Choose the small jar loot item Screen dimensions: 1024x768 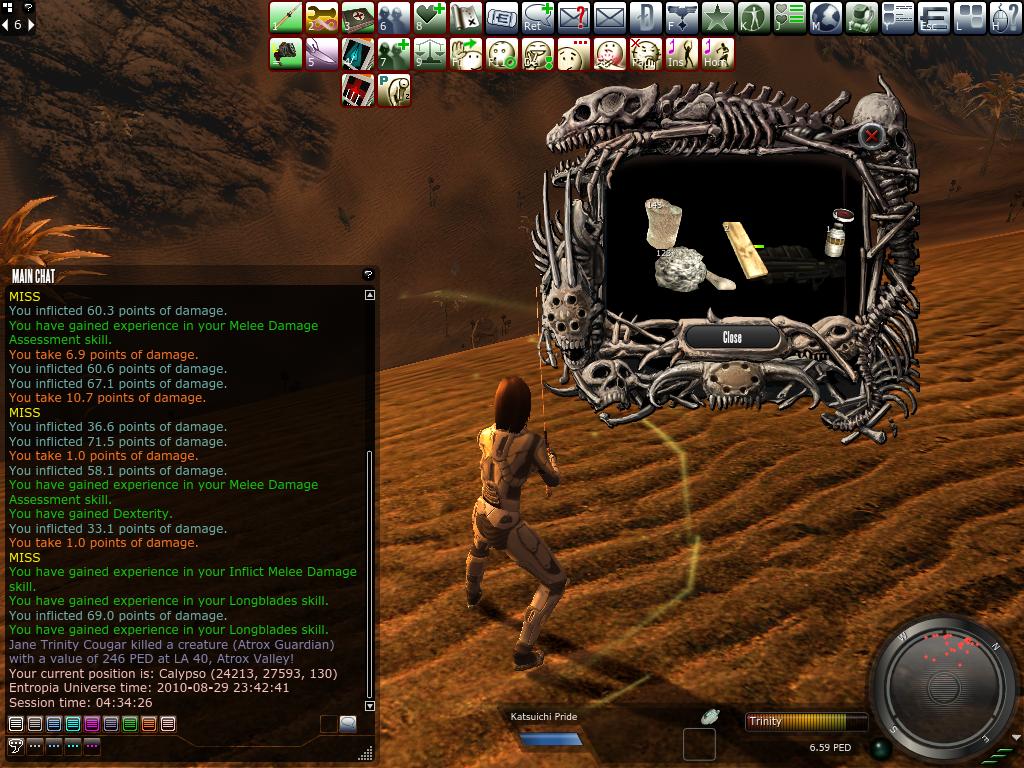(x=836, y=234)
